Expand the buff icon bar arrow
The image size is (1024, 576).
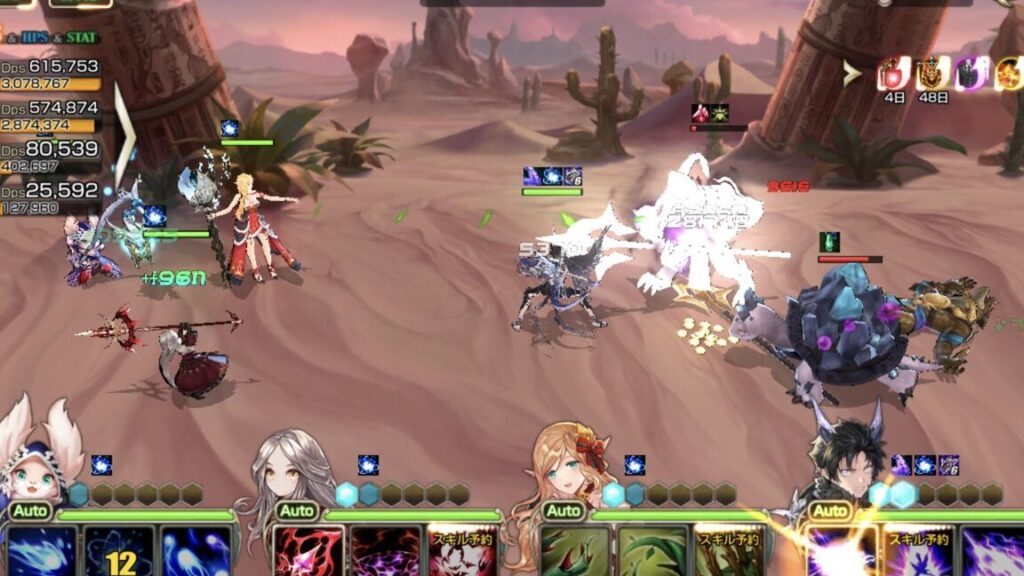pos(852,72)
